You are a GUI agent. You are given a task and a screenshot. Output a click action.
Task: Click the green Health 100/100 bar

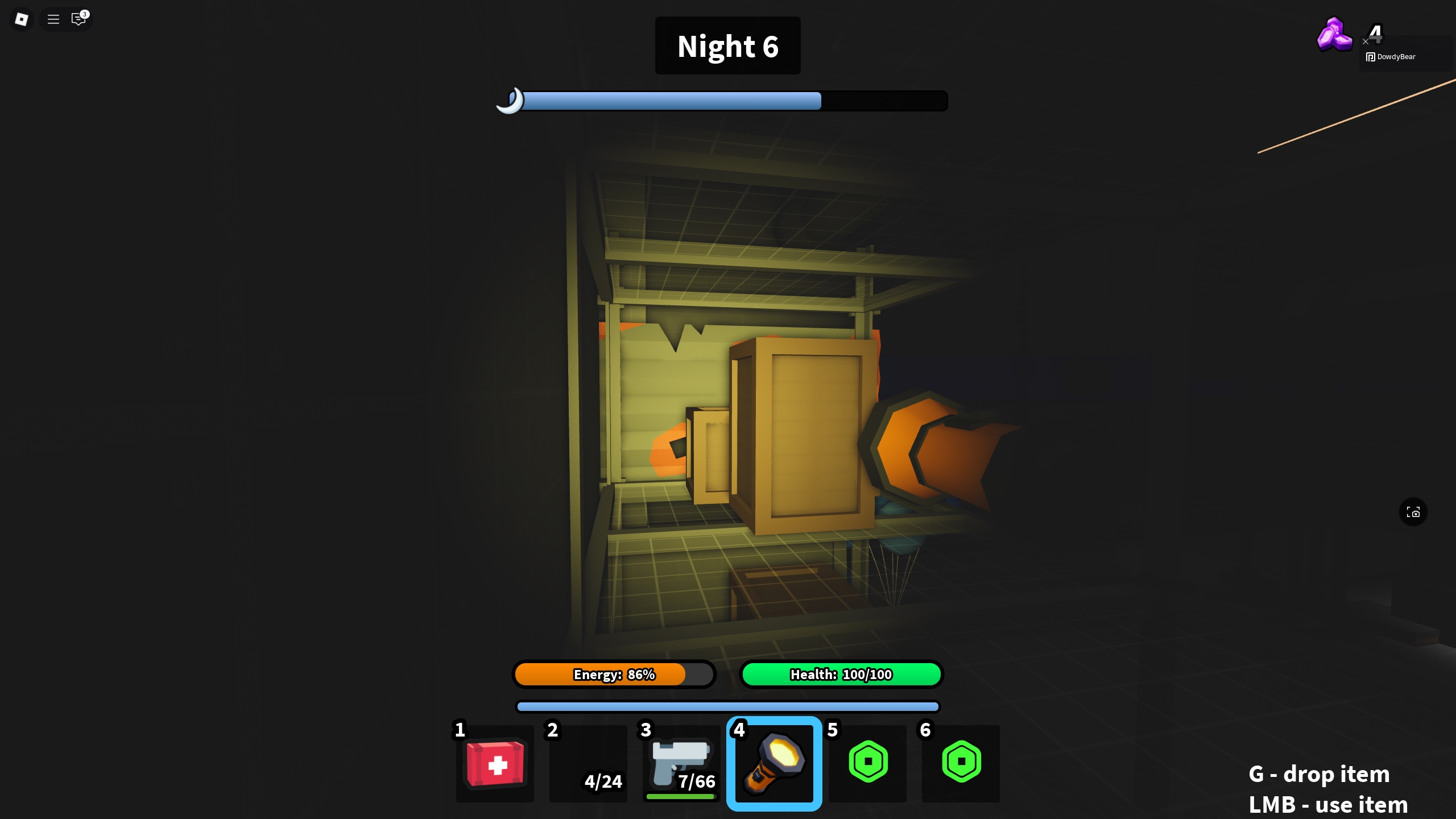841,674
